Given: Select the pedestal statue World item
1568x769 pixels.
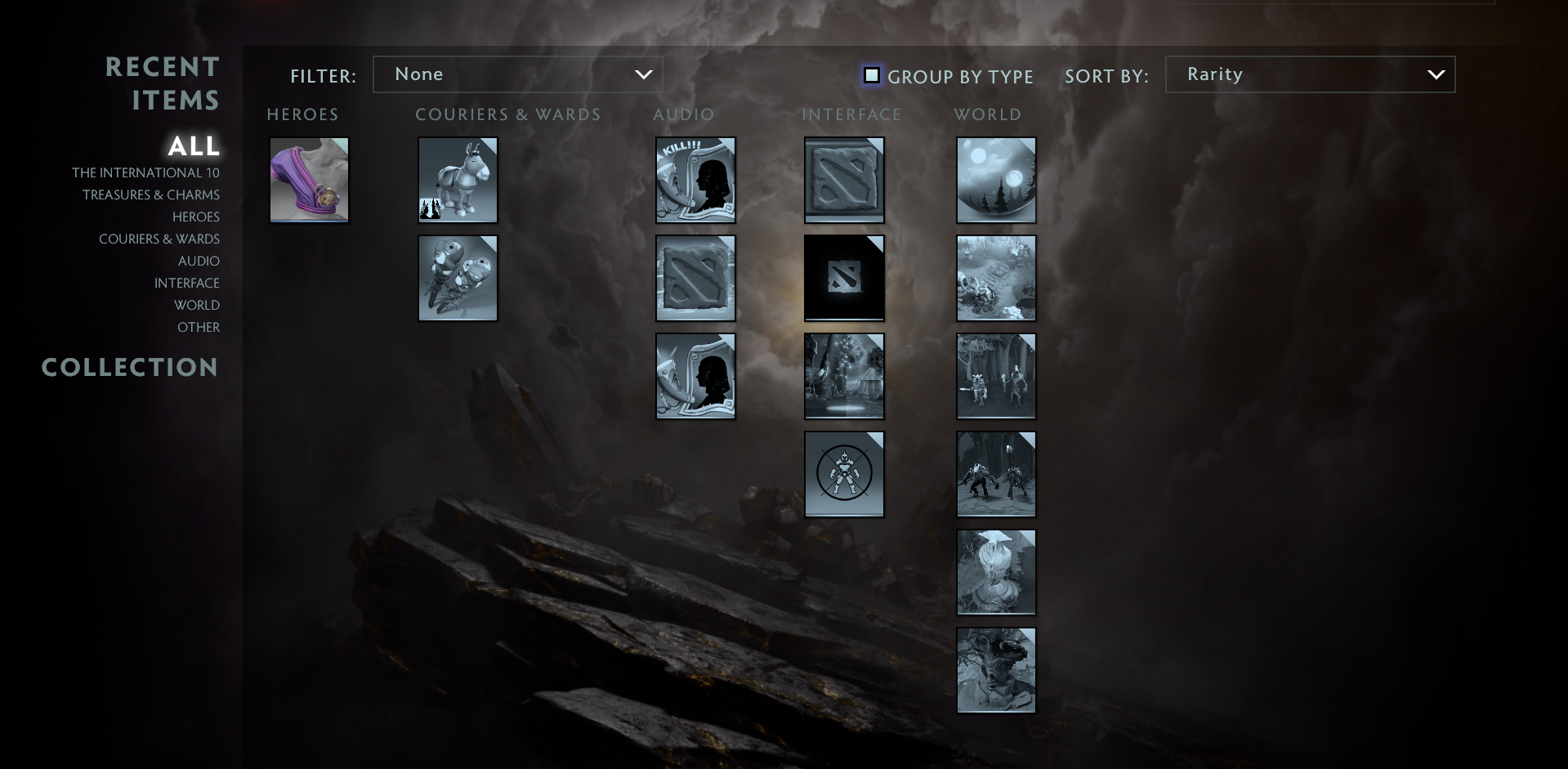Looking at the screenshot, I should tap(996, 572).
